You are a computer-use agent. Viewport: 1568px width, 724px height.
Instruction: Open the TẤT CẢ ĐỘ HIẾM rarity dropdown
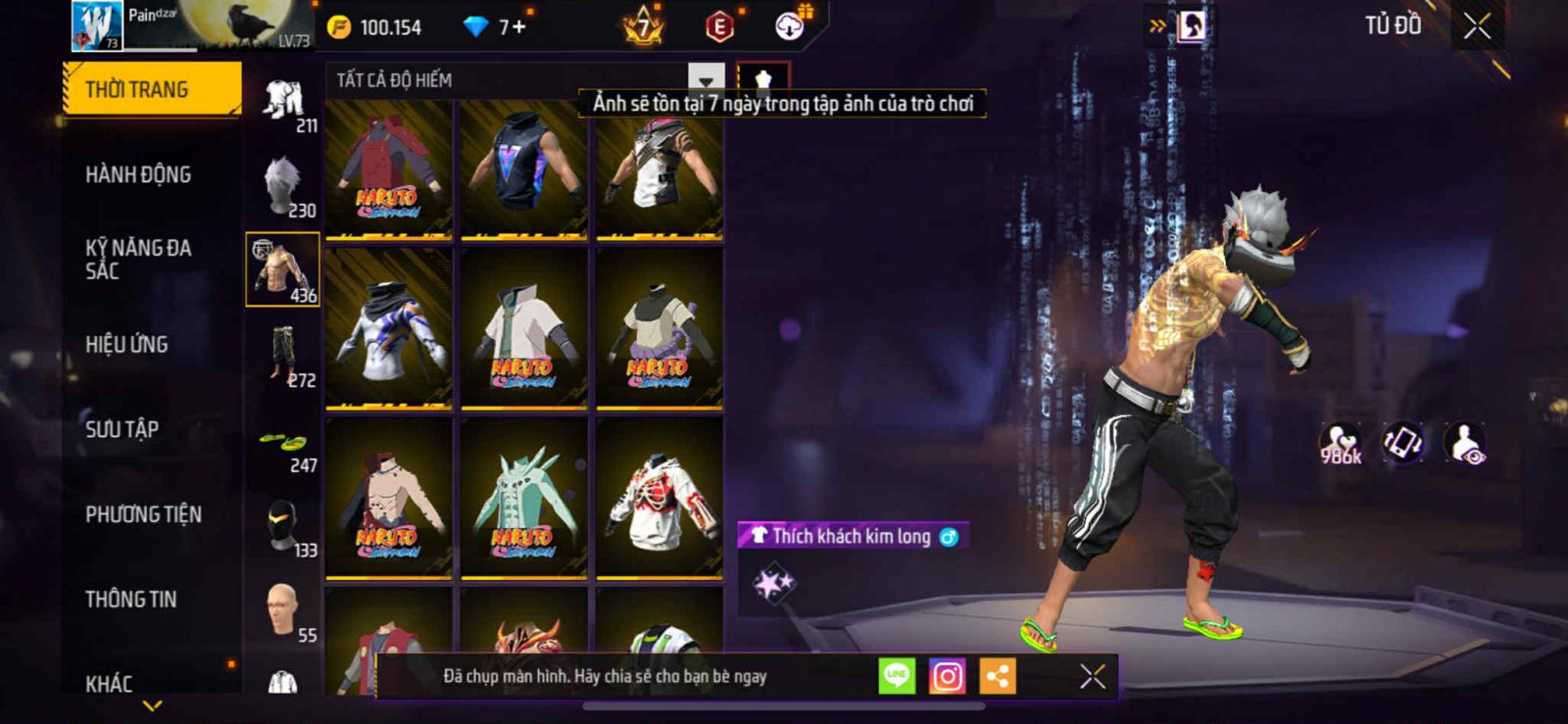(x=706, y=79)
